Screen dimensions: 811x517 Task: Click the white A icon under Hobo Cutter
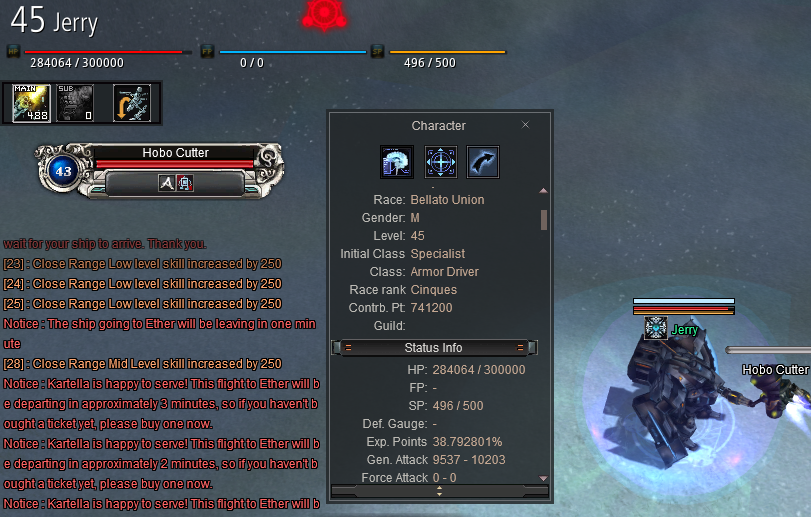pos(167,183)
